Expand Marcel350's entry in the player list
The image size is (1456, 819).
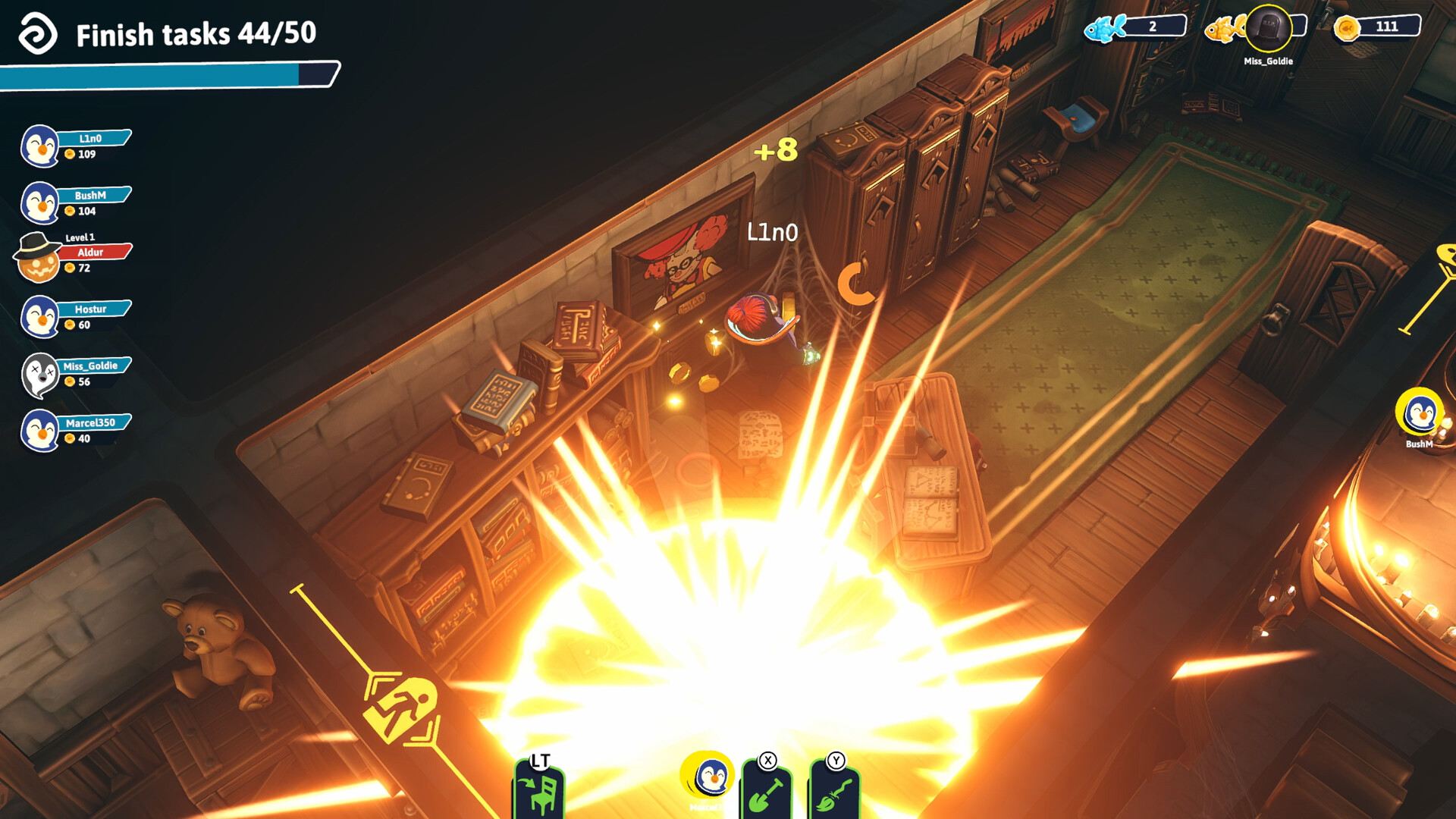pos(95,422)
